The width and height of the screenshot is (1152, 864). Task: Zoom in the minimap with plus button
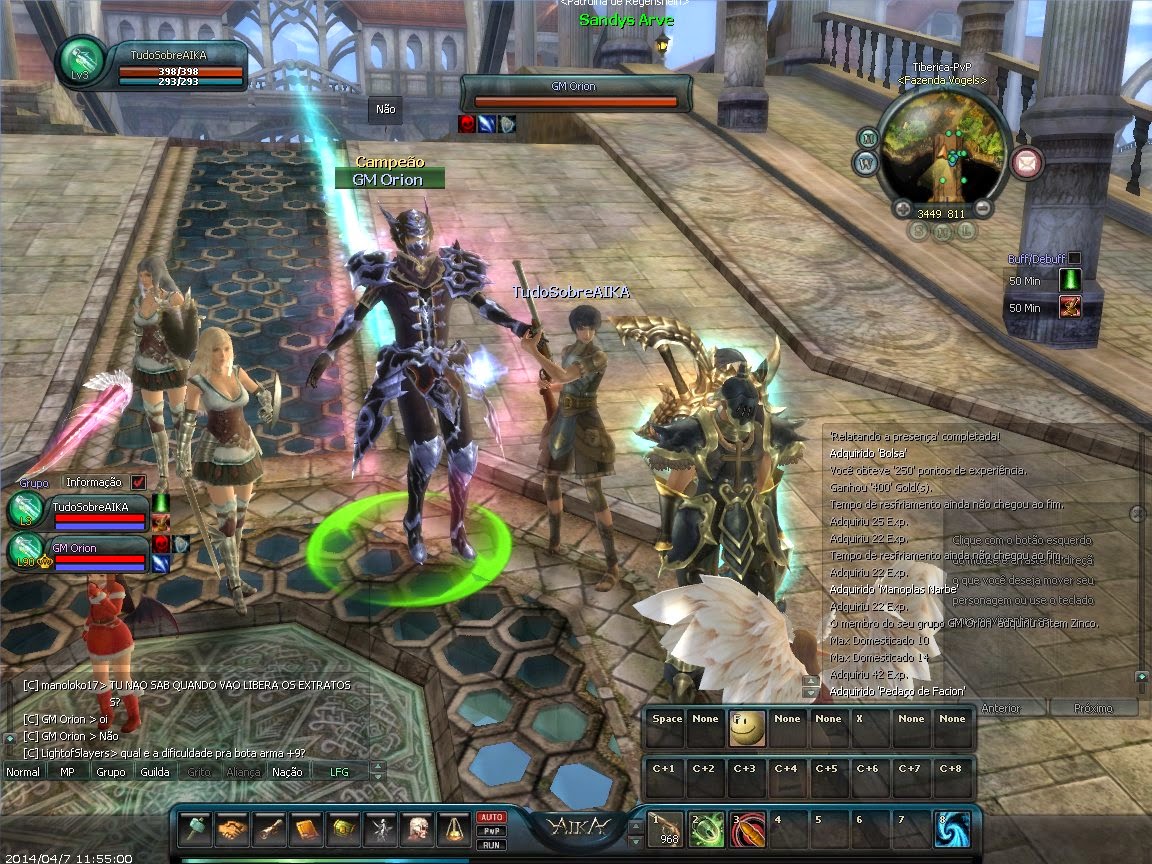click(x=904, y=209)
